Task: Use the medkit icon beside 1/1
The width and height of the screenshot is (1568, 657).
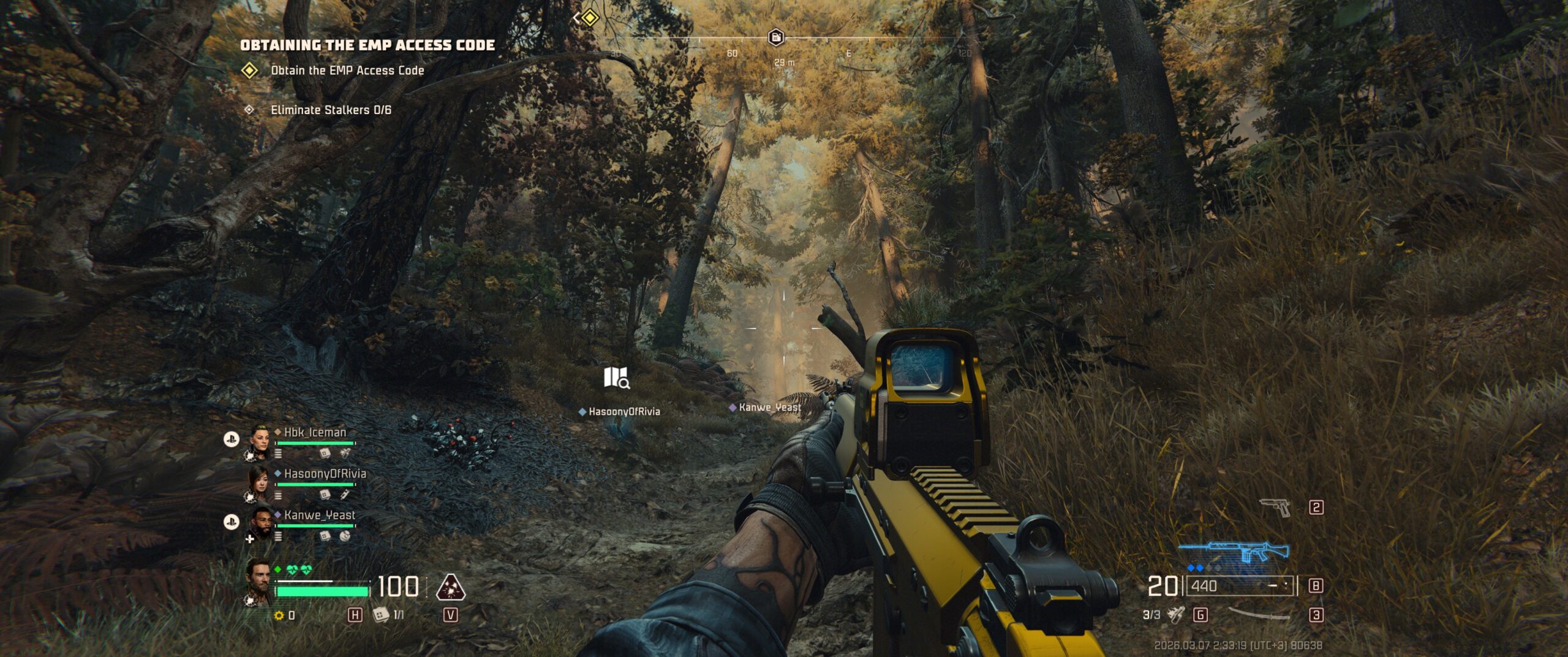Action: tap(381, 614)
